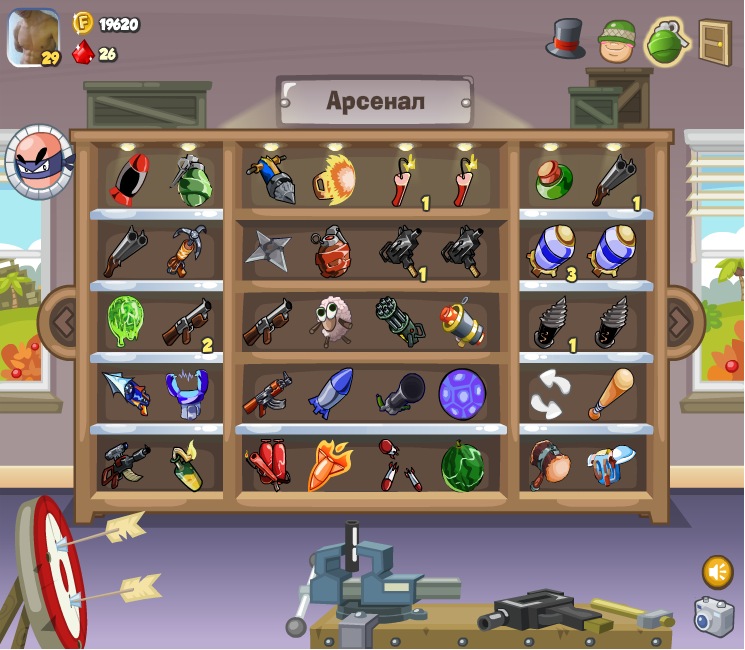
Task: Select the green potion flask item
Action: [554, 180]
